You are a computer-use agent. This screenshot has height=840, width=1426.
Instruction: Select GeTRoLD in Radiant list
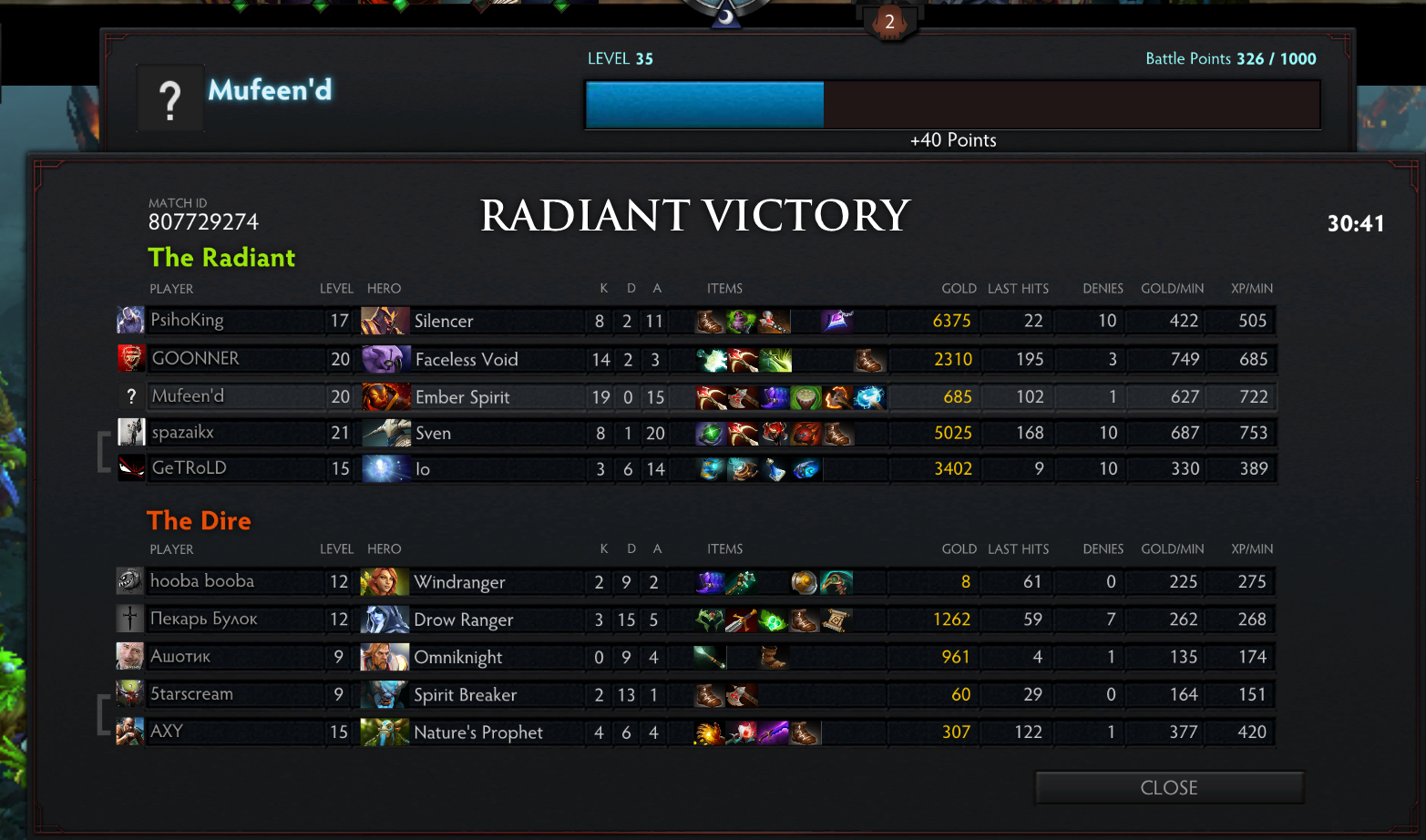coord(189,468)
